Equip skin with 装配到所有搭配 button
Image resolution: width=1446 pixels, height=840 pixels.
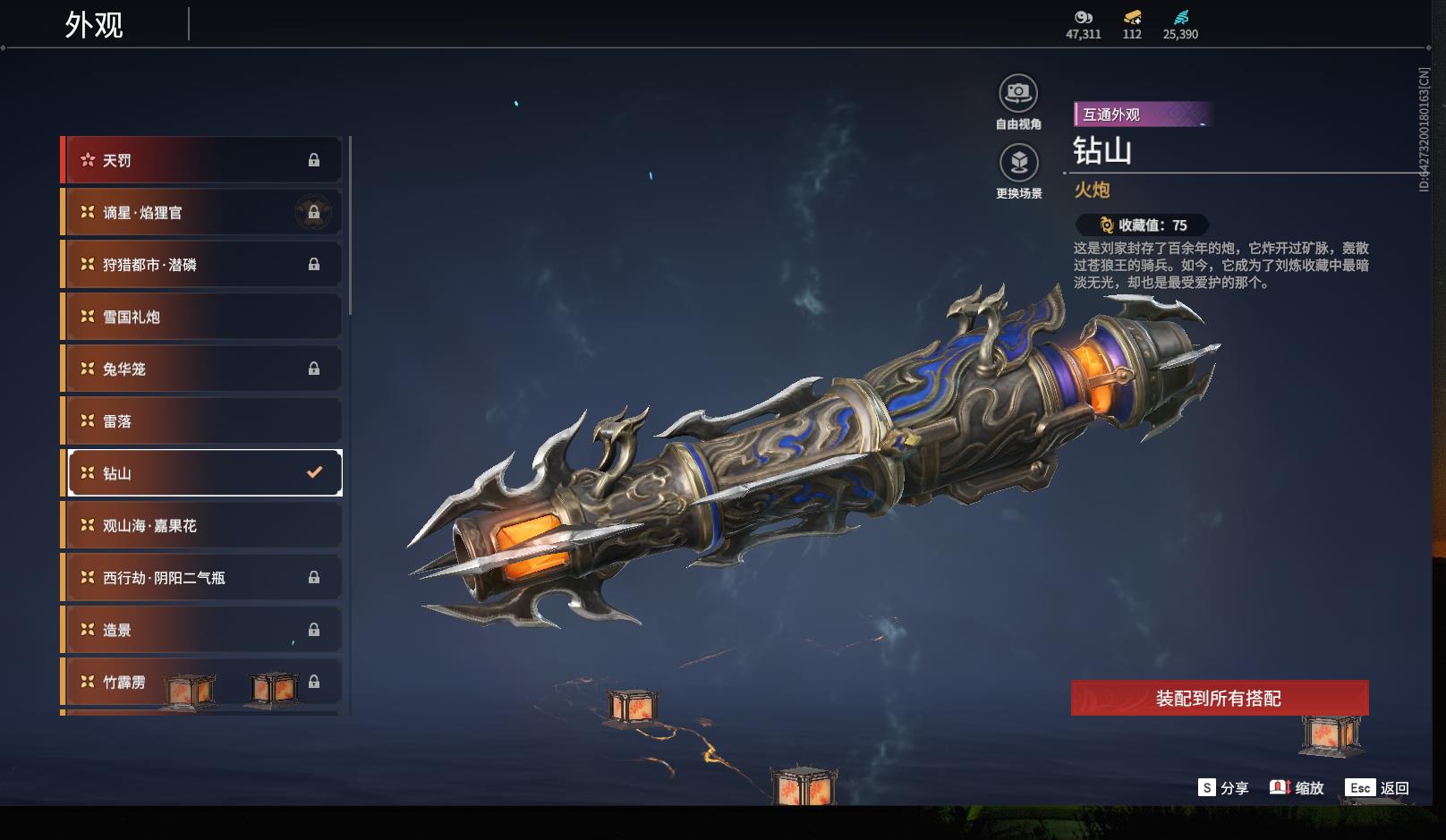pyautogui.click(x=1219, y=698)
